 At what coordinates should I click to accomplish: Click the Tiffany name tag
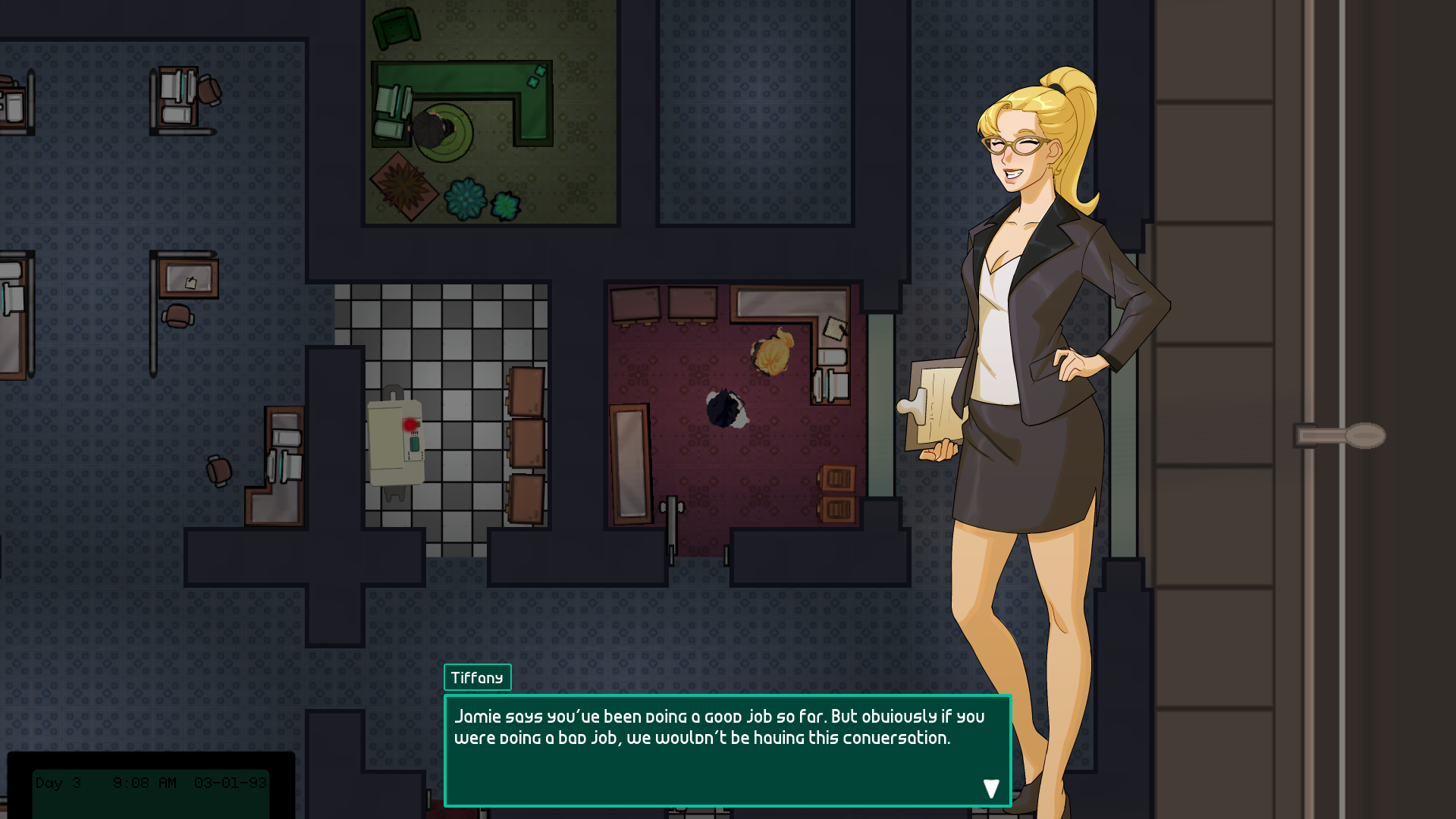(477, 677)
